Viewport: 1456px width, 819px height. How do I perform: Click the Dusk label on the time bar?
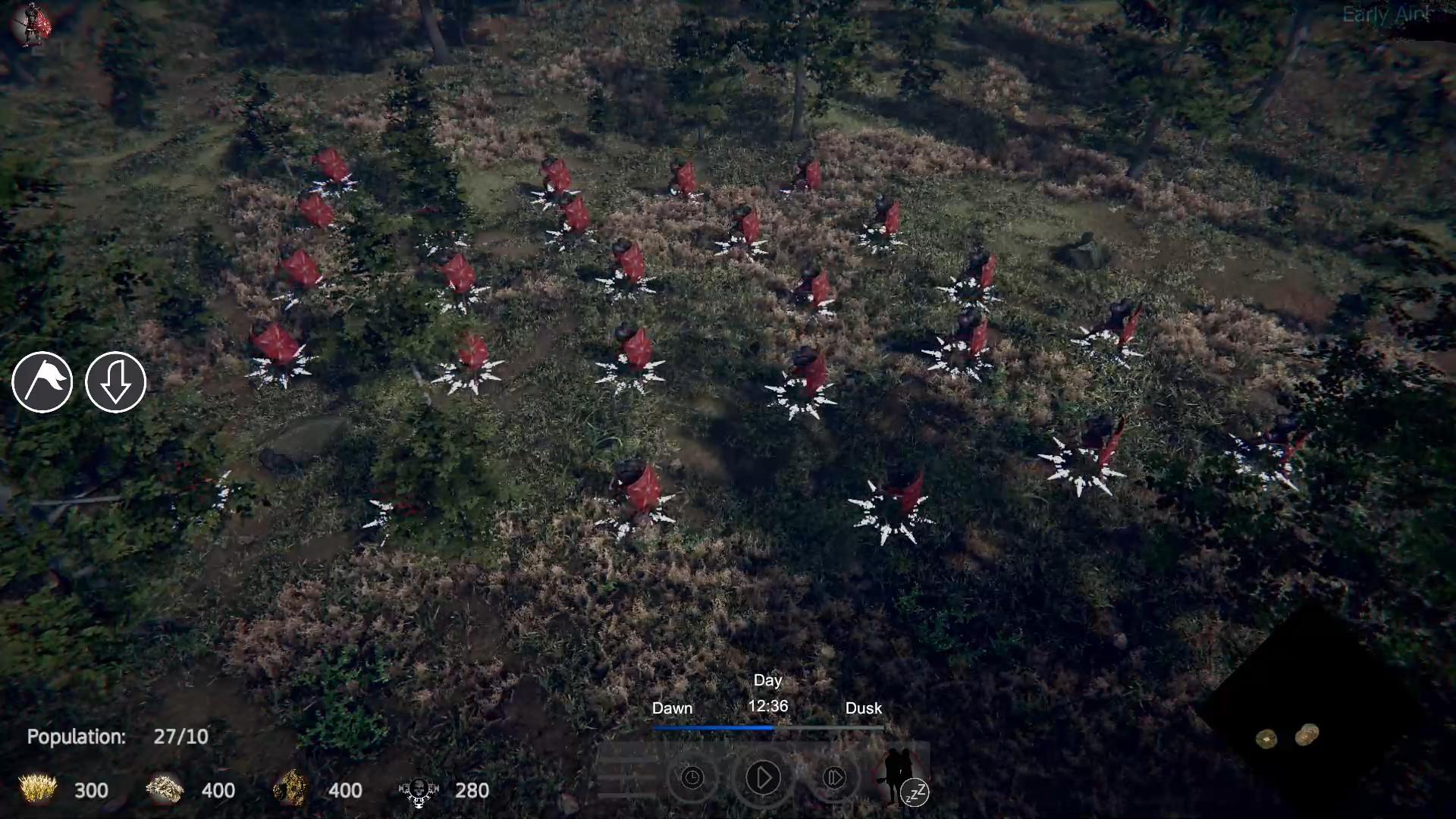(864, 708)
